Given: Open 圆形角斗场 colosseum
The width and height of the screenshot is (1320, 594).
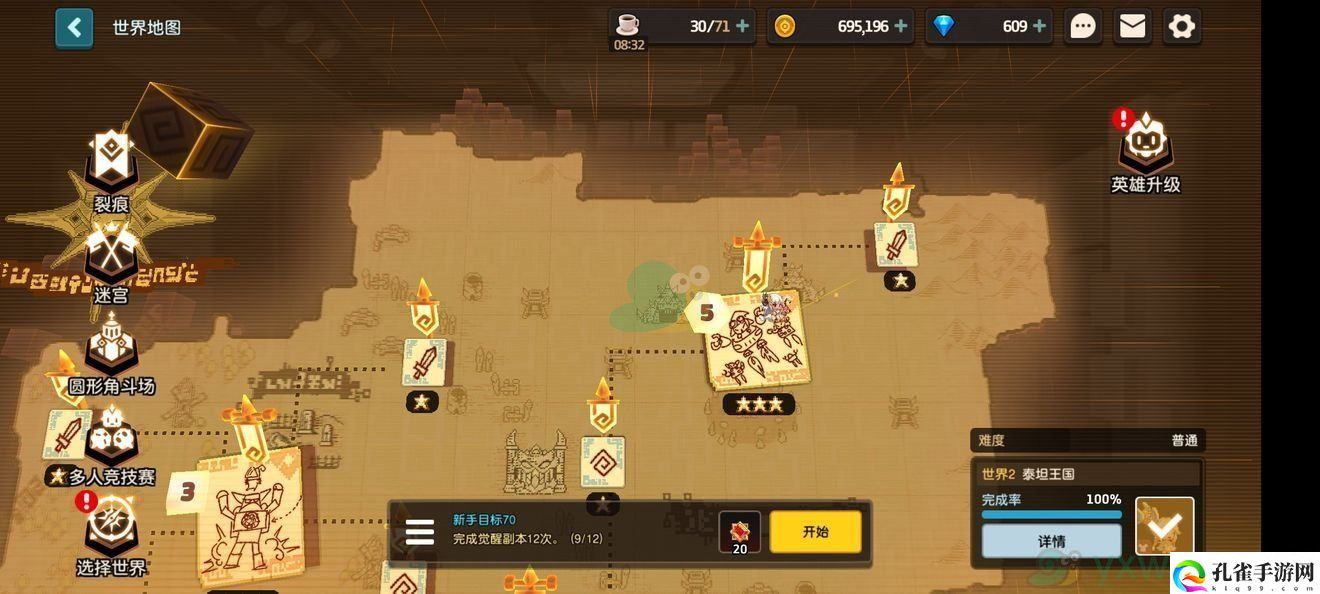Looking at the screenshot, I should [111, 350].
